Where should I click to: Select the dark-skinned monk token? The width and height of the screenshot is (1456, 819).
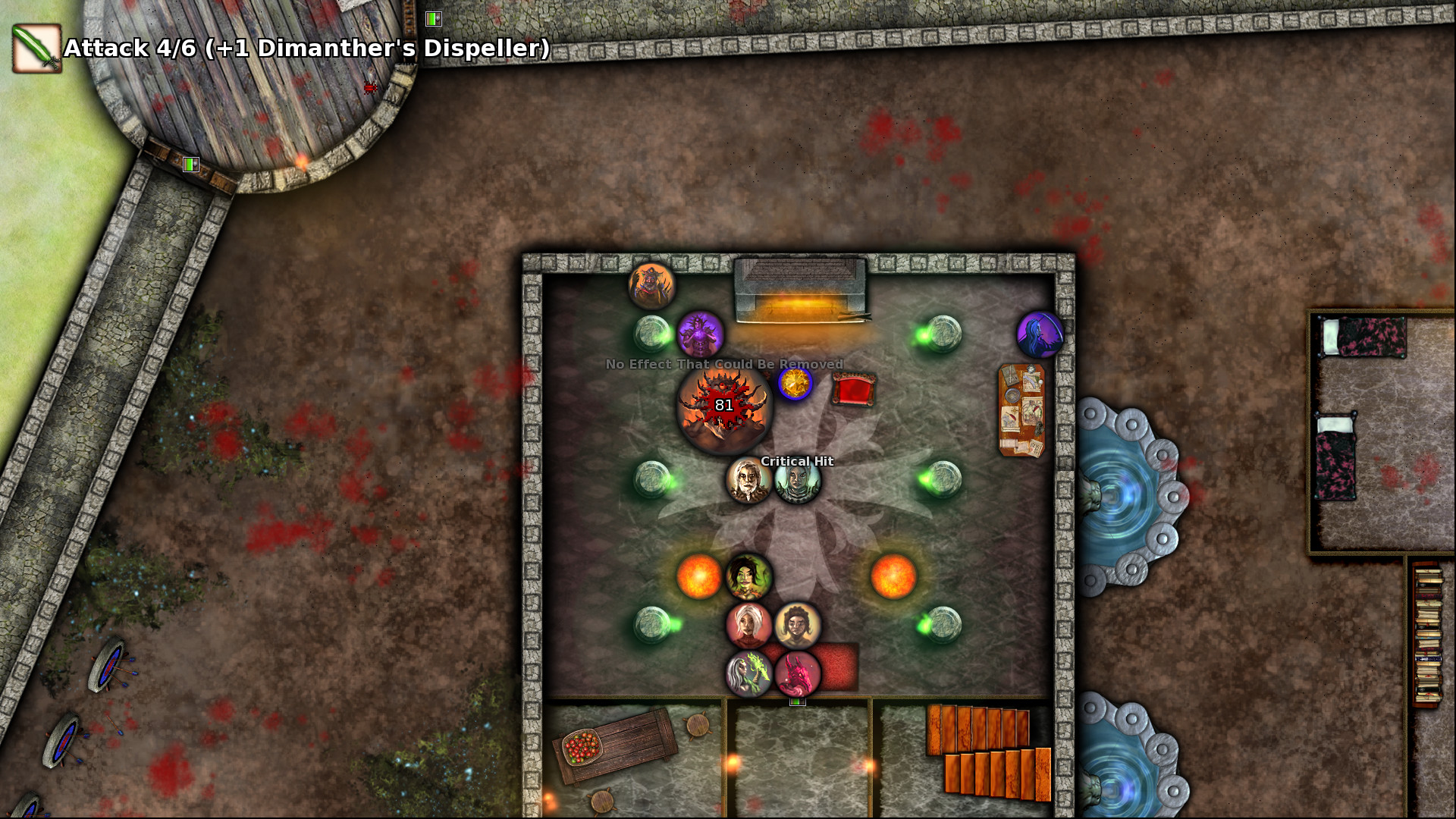click(797, 627)
